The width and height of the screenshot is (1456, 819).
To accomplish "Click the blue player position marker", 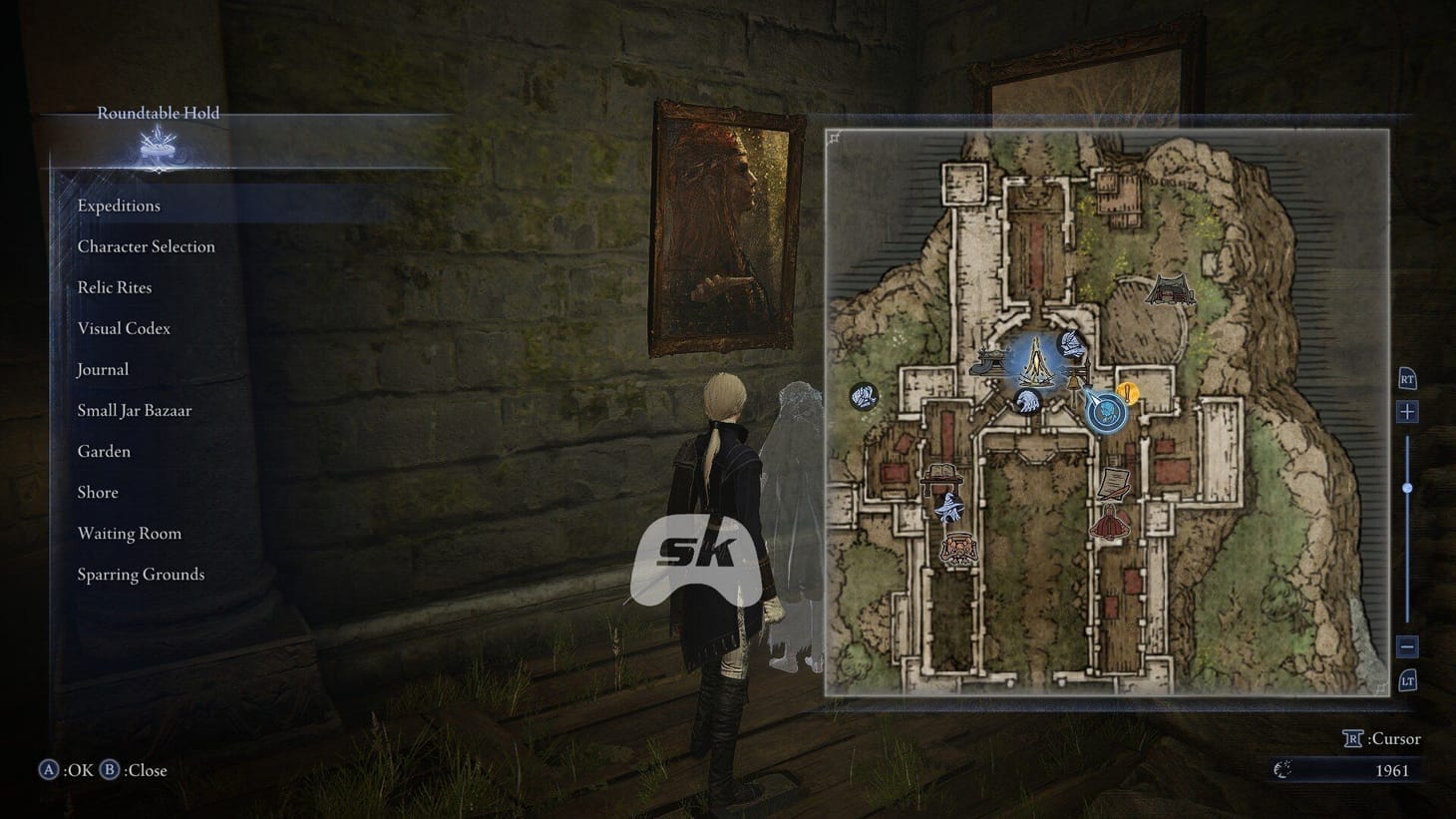I will point(1105,413).
